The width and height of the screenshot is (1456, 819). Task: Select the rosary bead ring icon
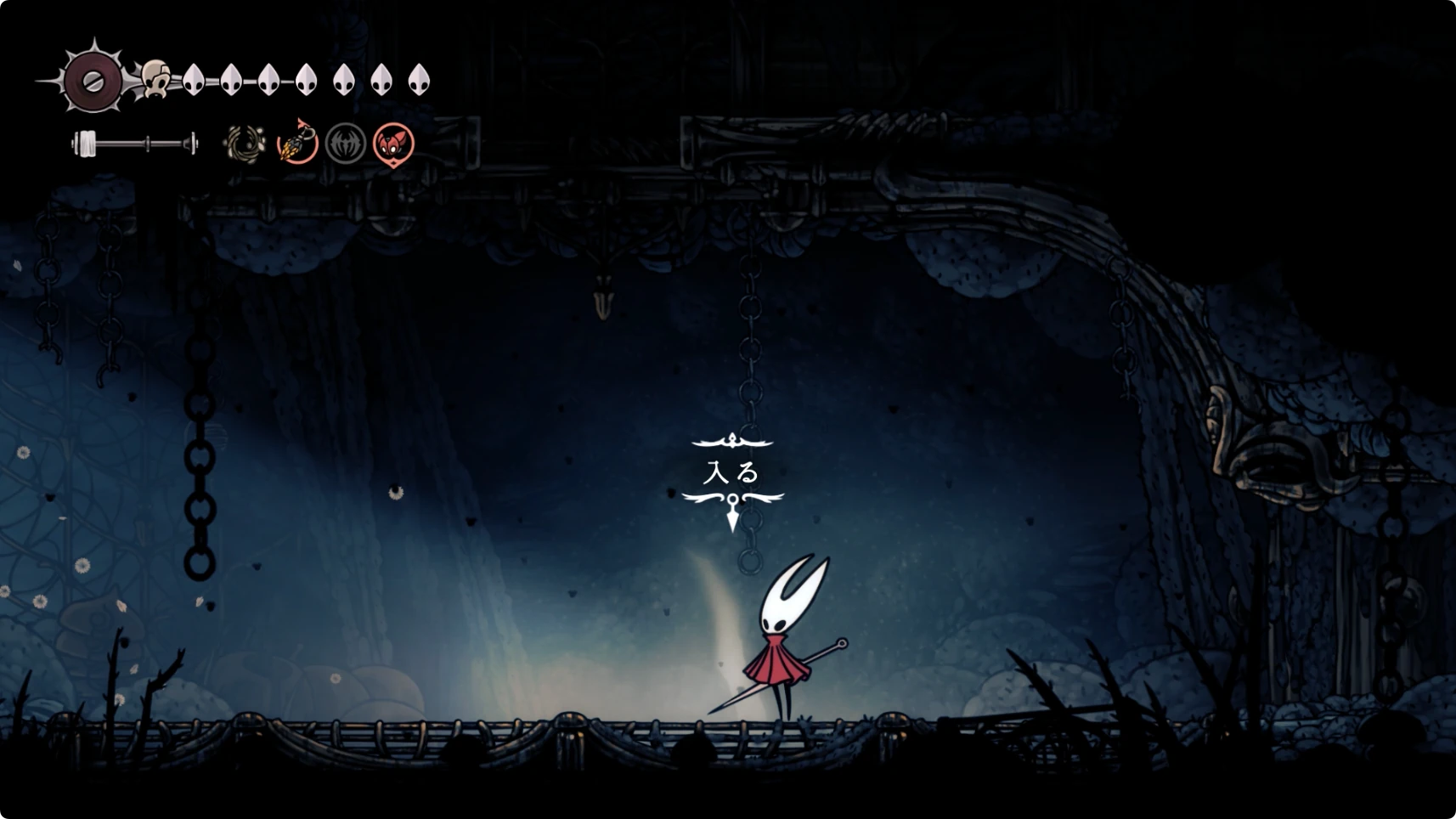[245, 143]
